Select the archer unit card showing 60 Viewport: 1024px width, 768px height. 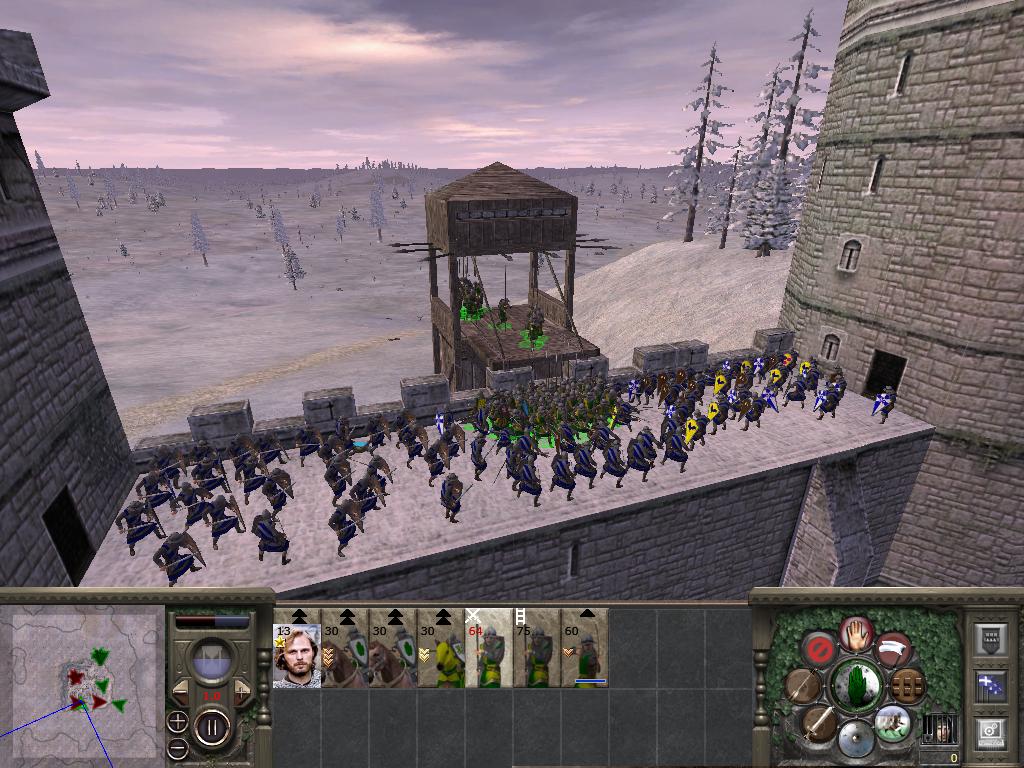point(584,656)
